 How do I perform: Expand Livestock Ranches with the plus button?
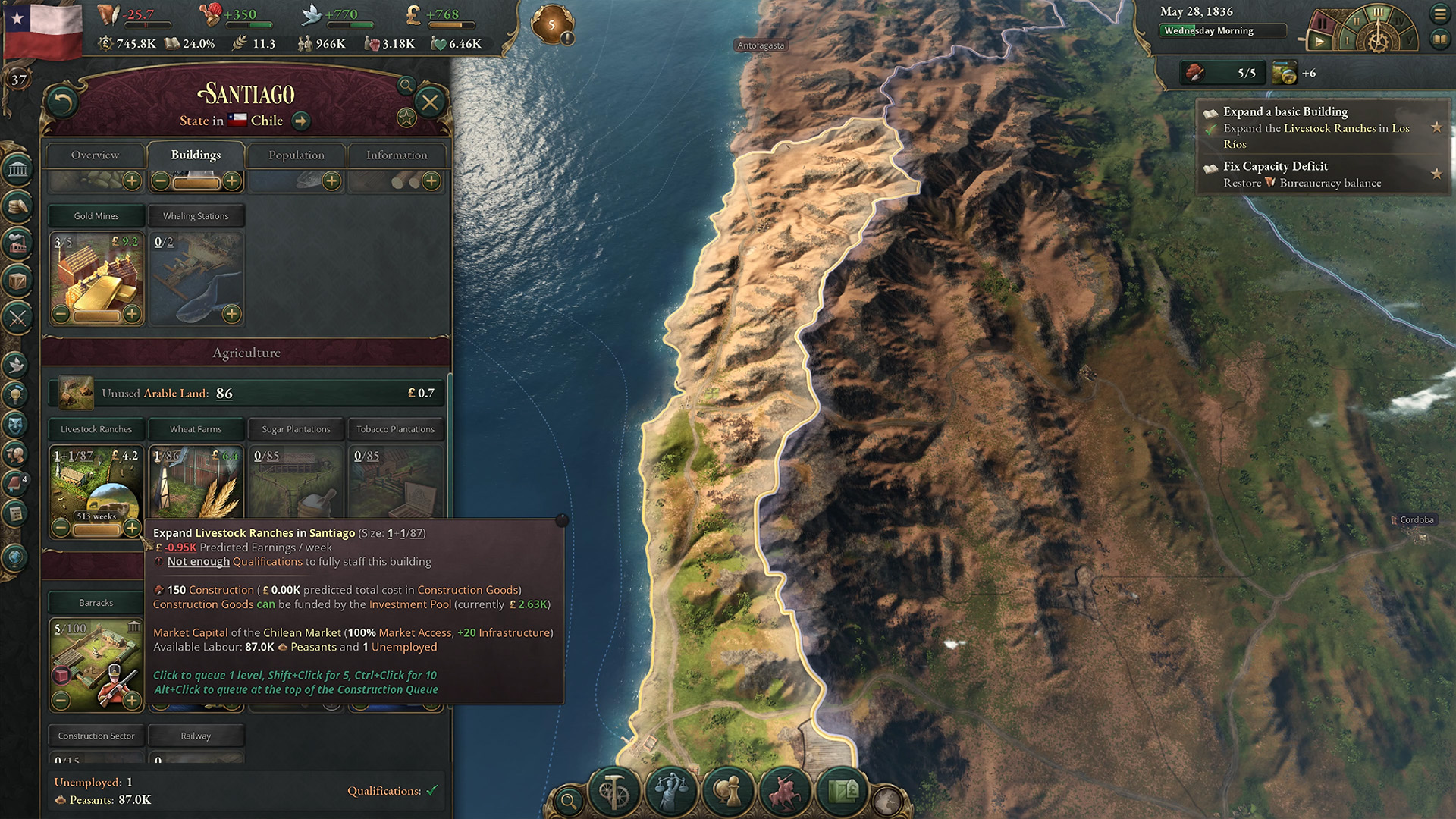(132, 527)
